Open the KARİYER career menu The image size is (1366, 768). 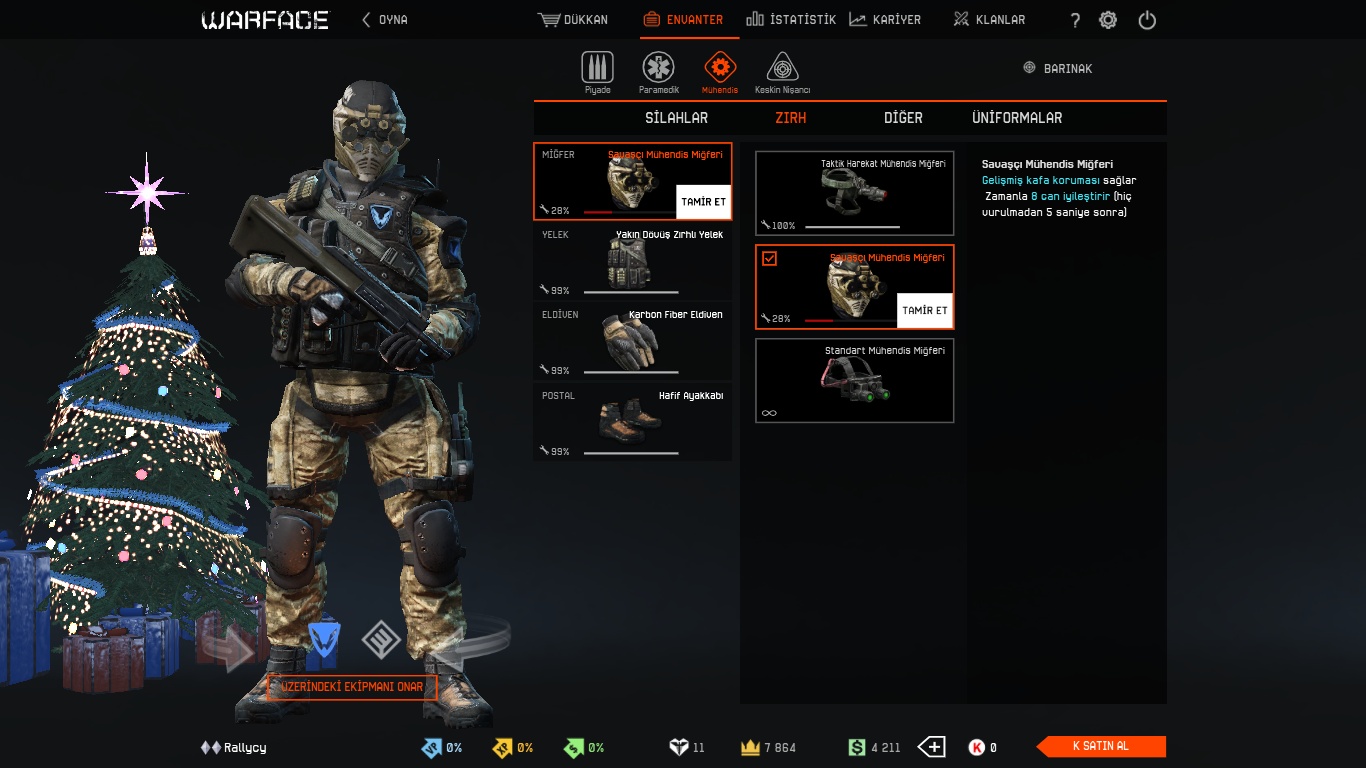pos(885,20)
